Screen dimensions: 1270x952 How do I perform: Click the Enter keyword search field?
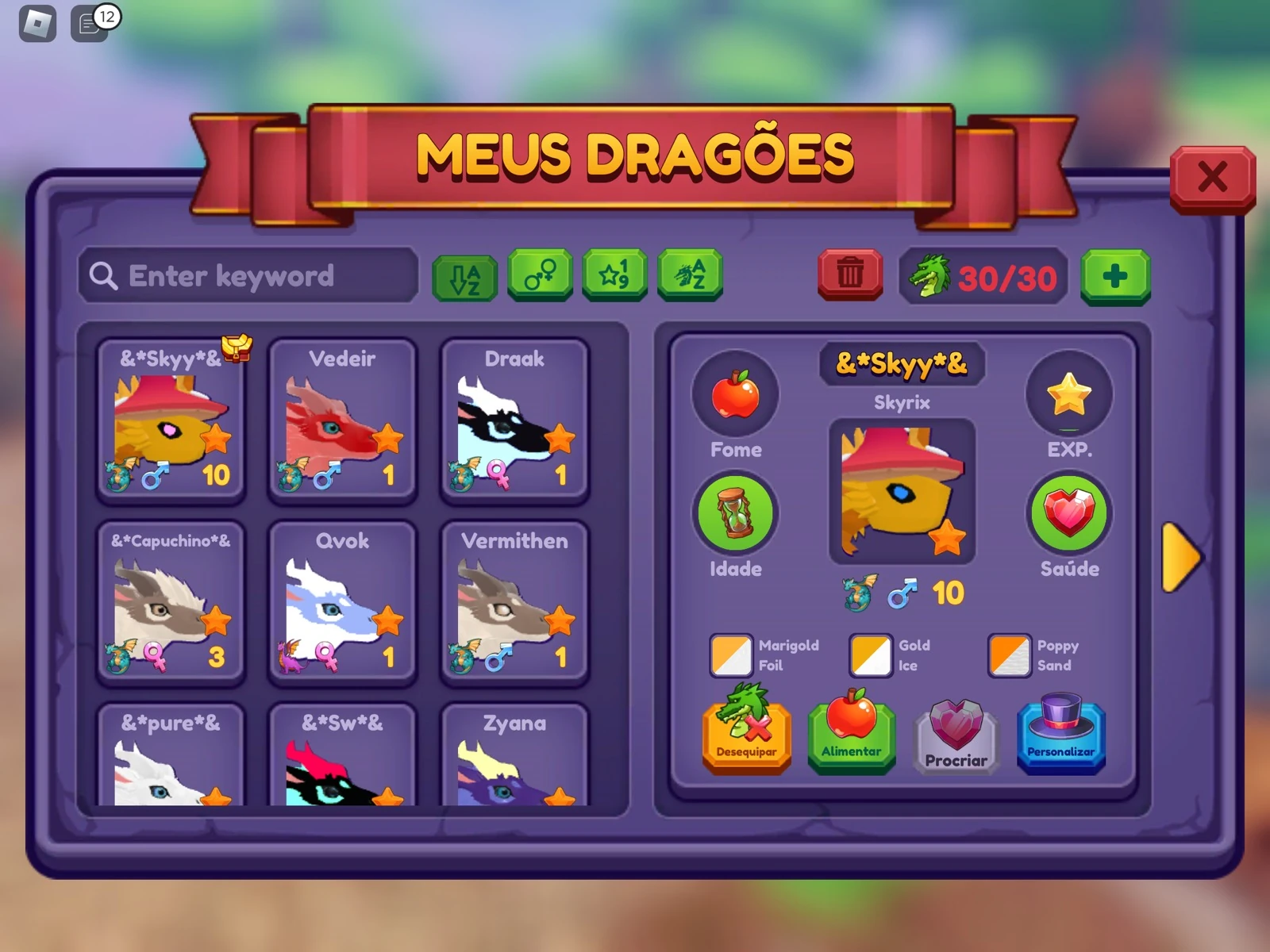[x=246, y=276]
